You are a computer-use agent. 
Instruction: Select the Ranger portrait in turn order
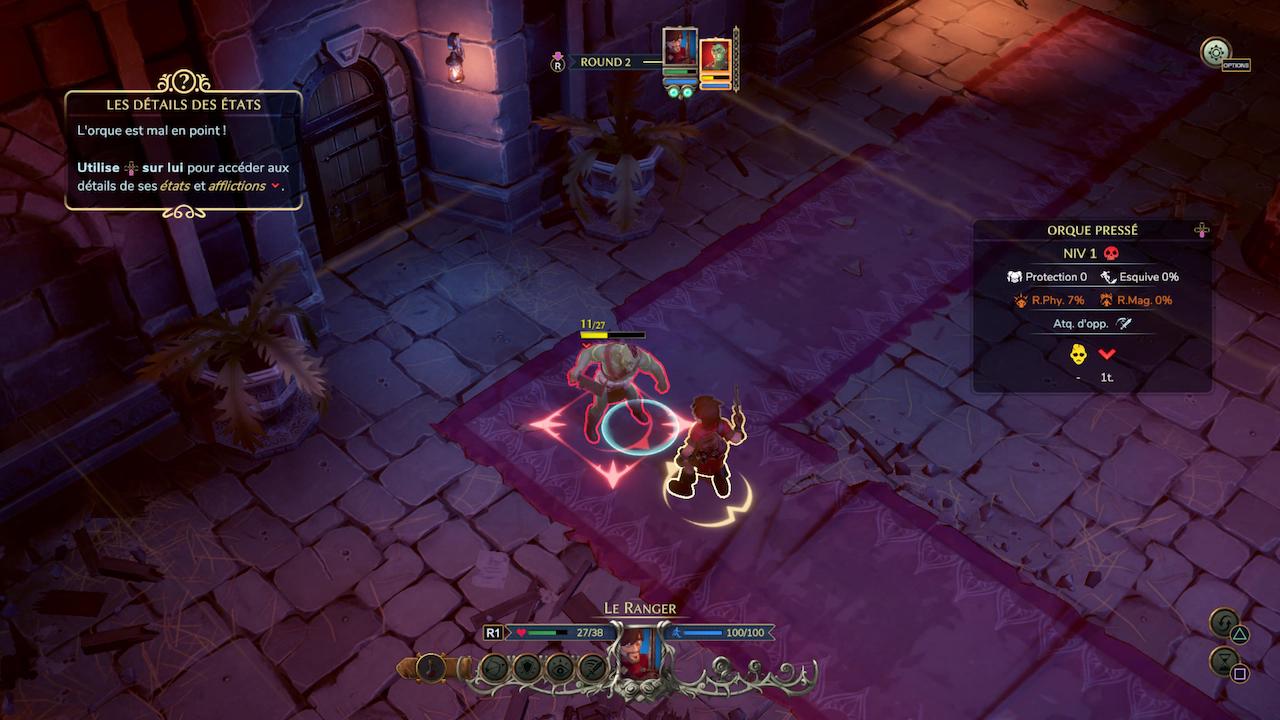click(x=680, y=47)
